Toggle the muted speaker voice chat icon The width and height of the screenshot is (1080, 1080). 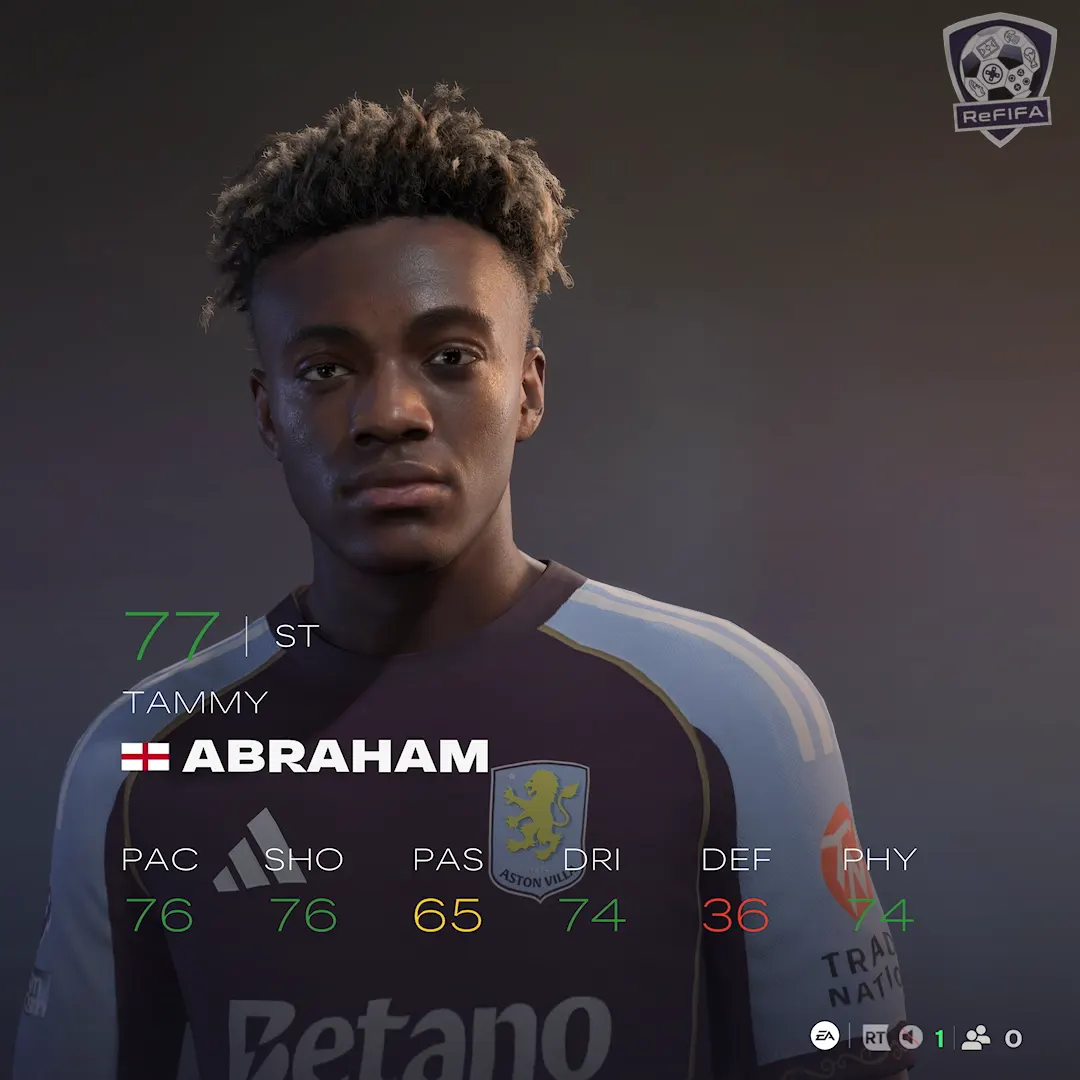(909, 1038)
